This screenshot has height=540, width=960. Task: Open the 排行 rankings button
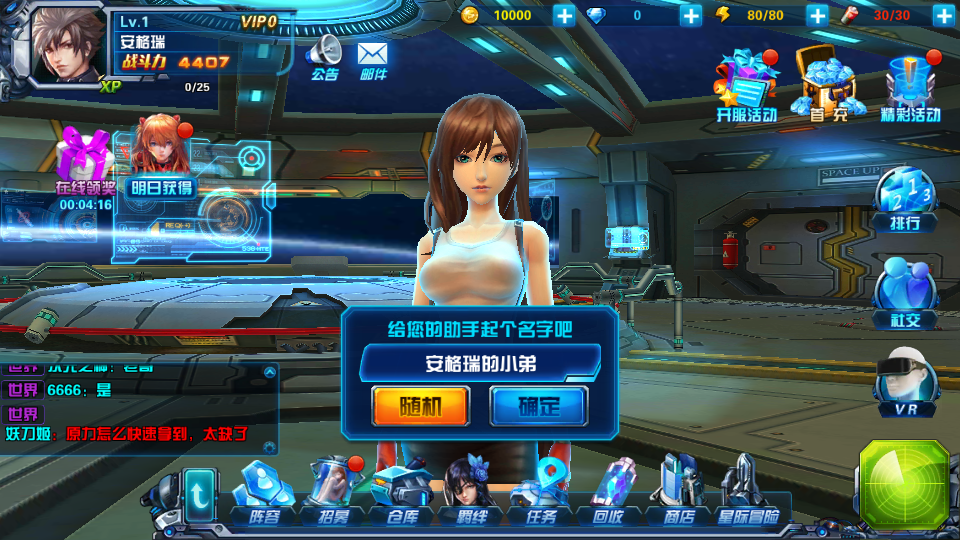click(905, 197)
